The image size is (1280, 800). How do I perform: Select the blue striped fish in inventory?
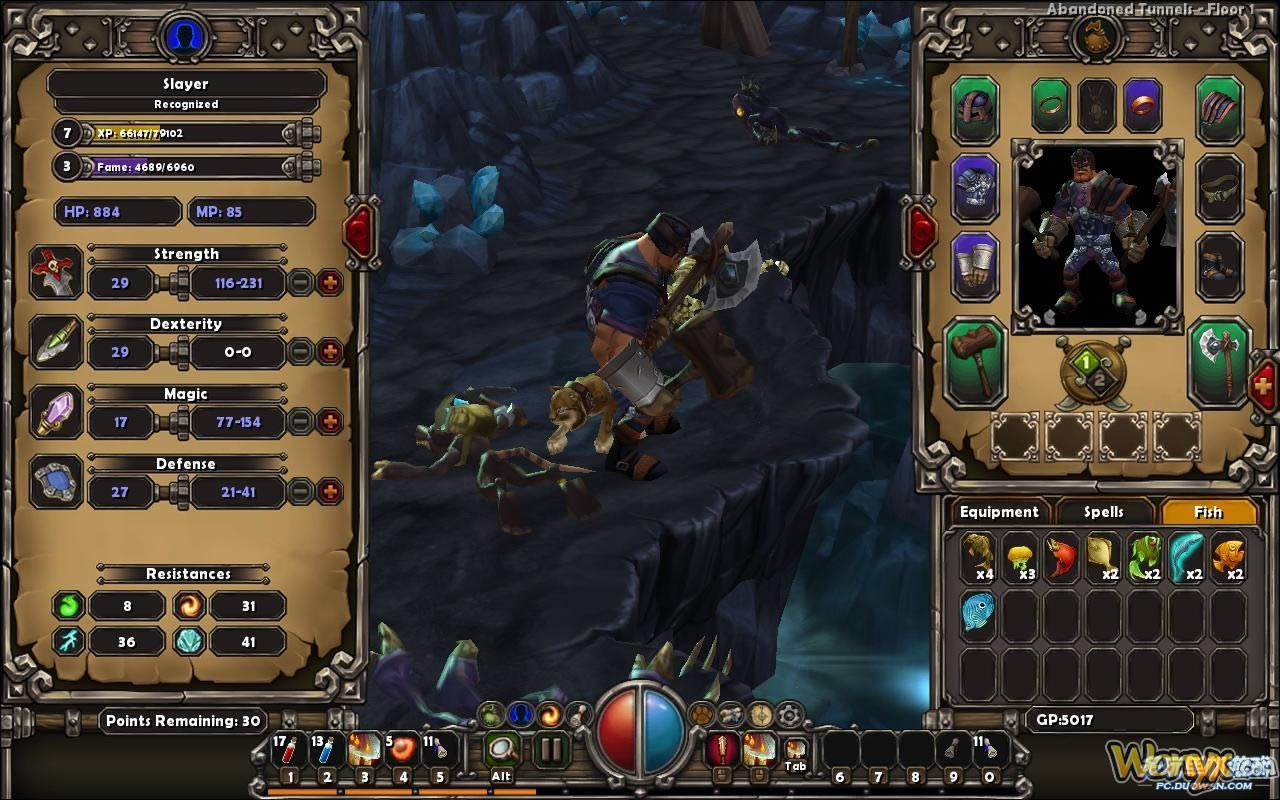[979, 612]
